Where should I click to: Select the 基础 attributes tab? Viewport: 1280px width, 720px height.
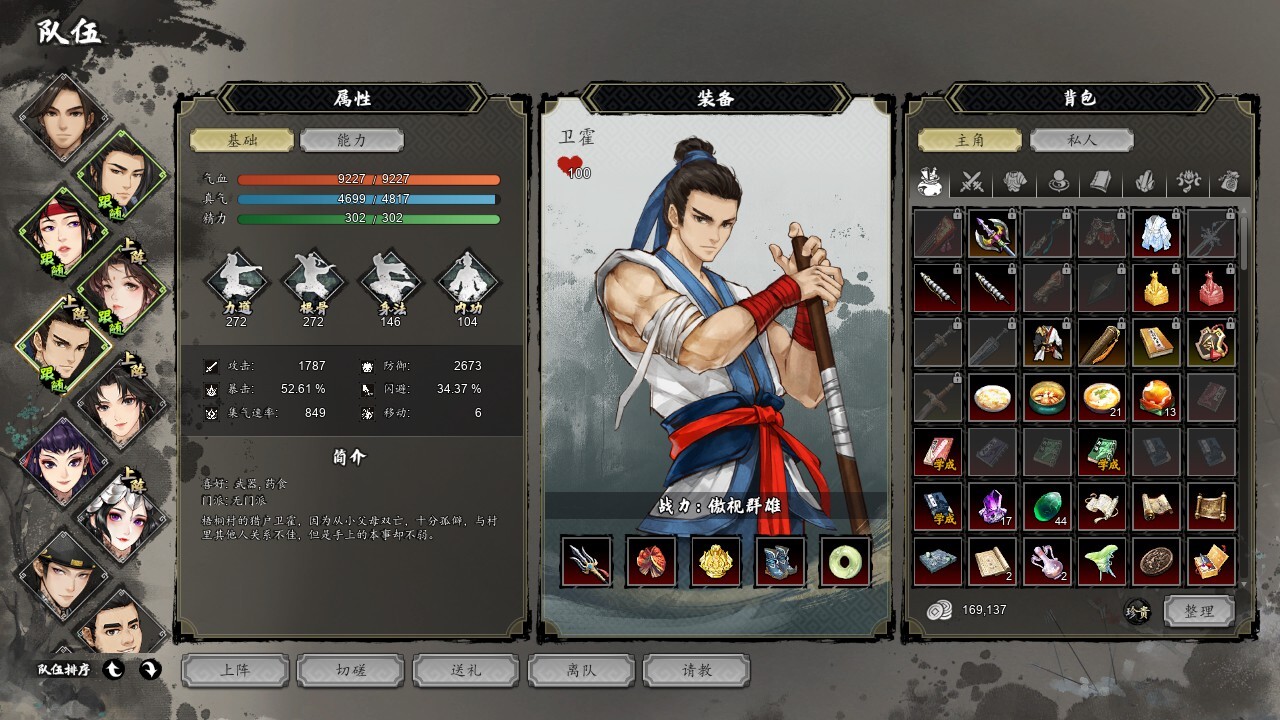(x=242, y=141)
